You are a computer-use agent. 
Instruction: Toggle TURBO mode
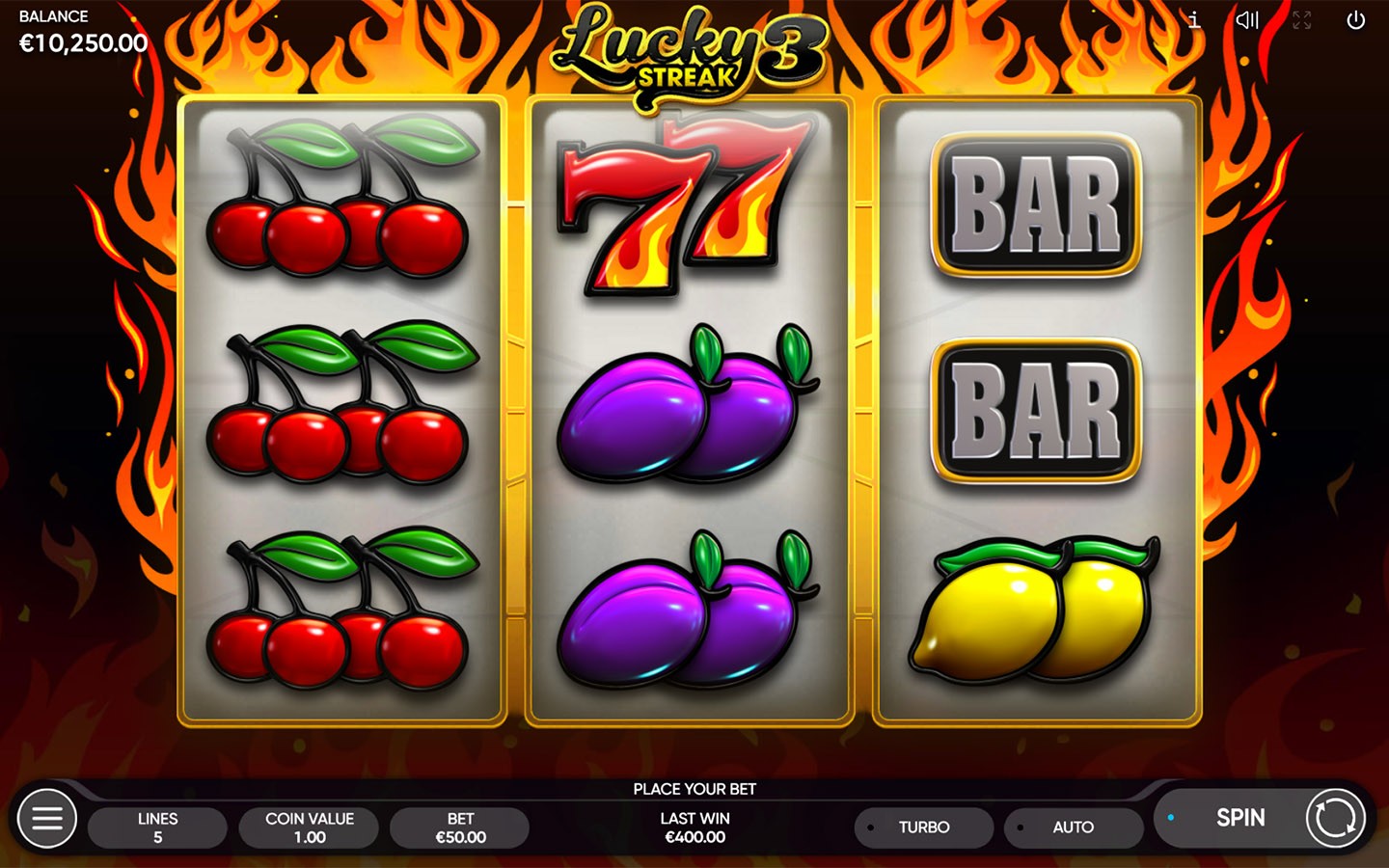923,827
